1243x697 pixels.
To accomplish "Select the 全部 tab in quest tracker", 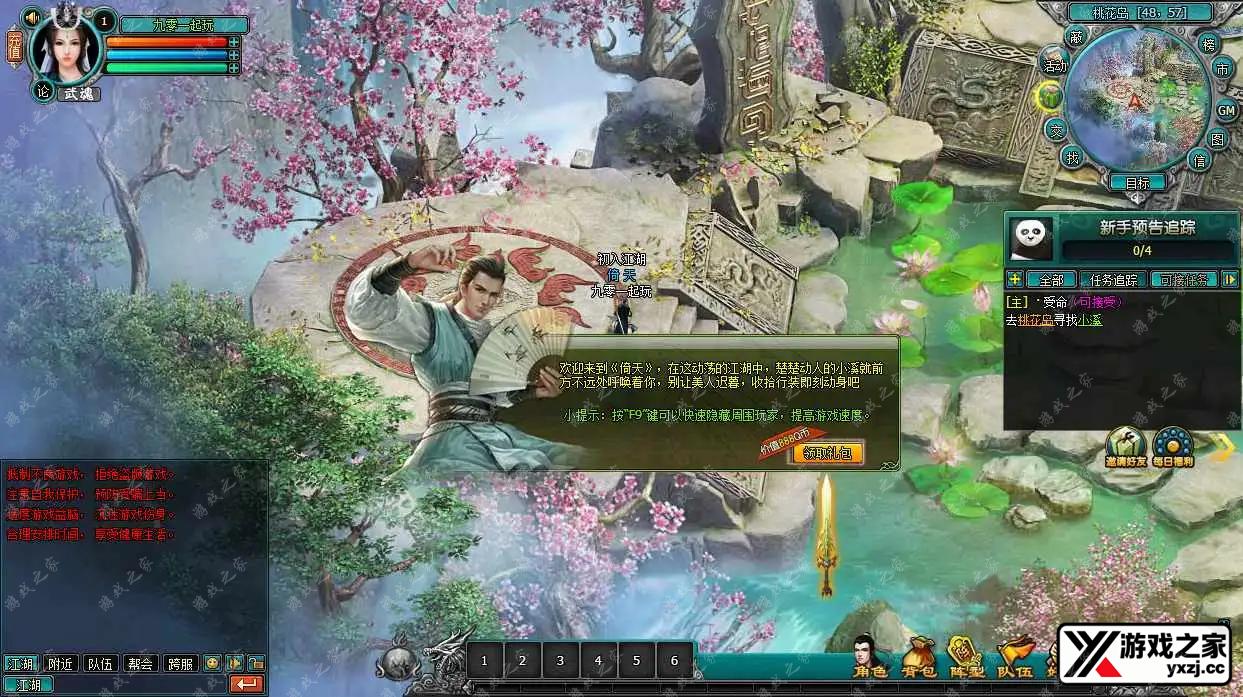I will coord(1051,280).
